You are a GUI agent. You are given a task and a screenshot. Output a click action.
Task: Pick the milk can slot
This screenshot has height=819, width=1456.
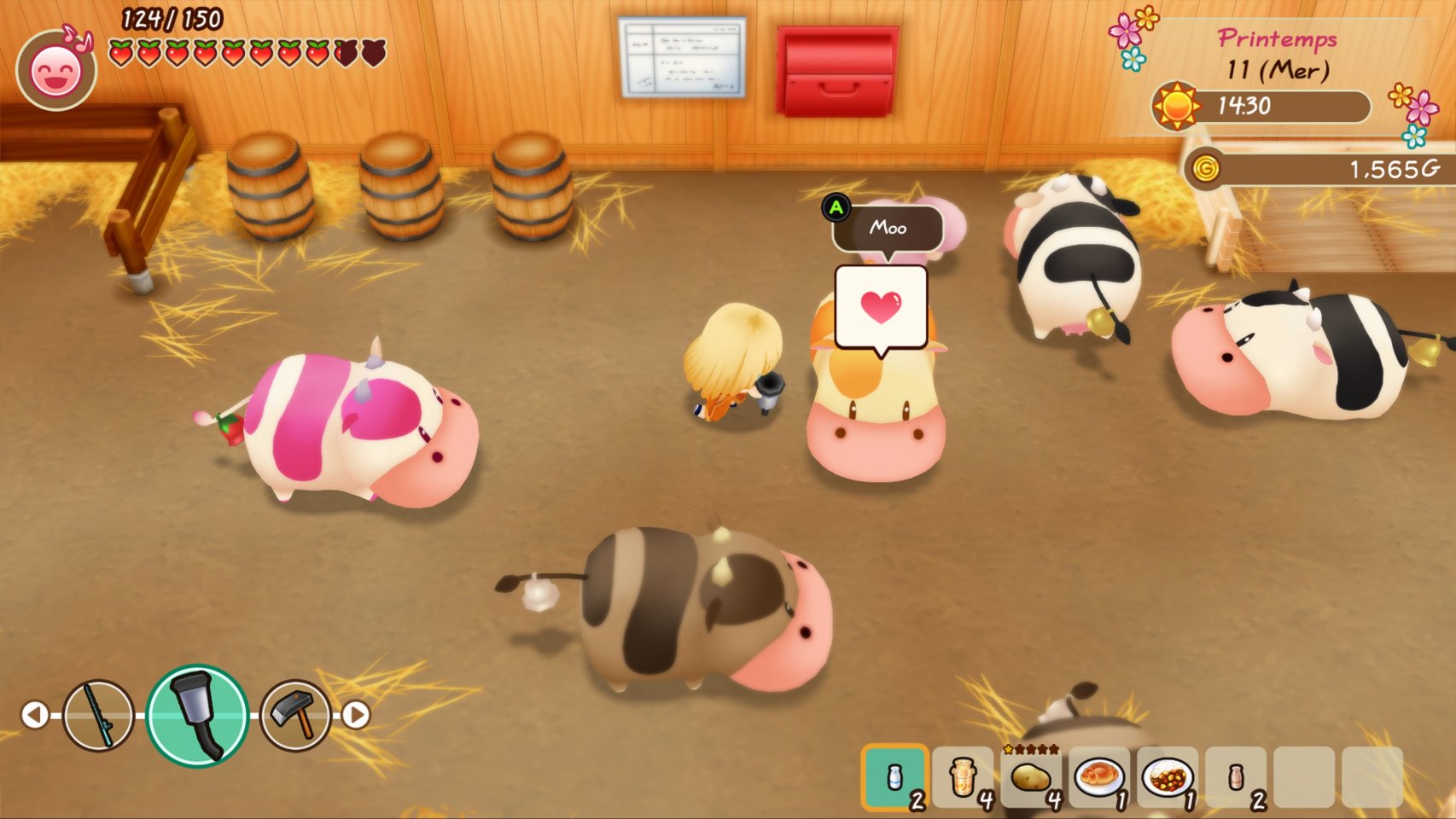point(963,777)
